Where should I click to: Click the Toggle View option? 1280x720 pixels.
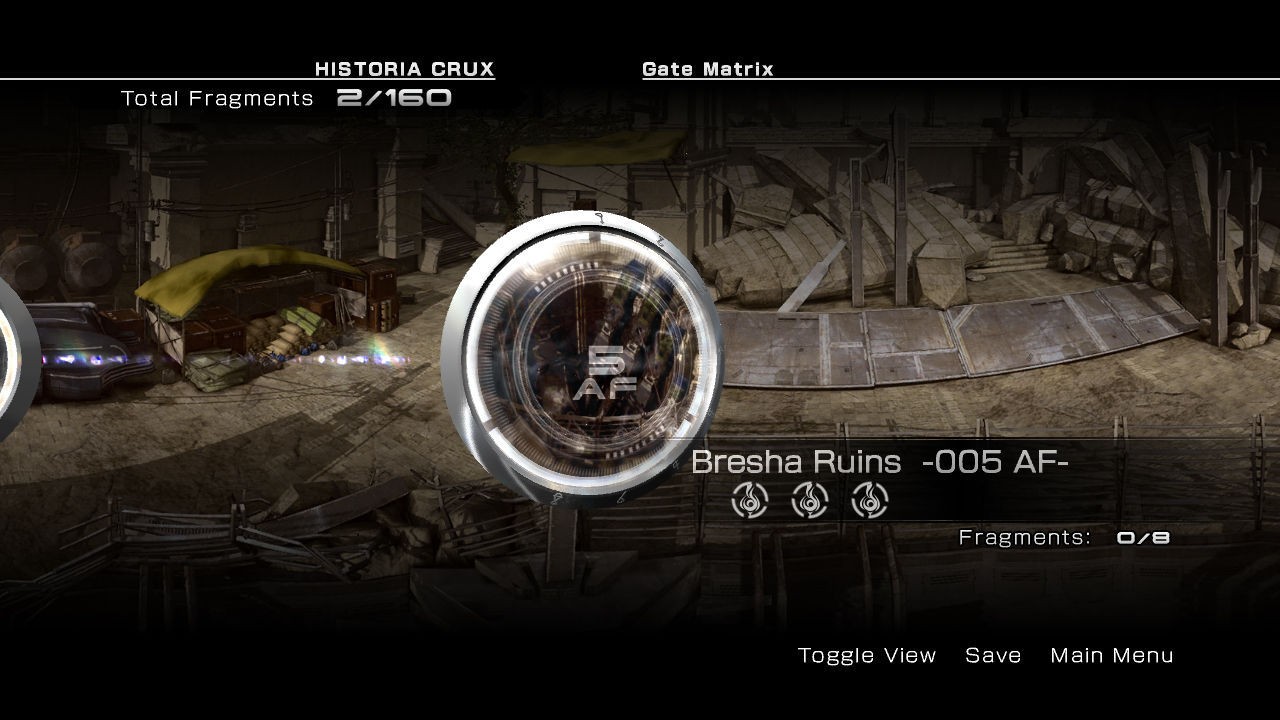867,655
